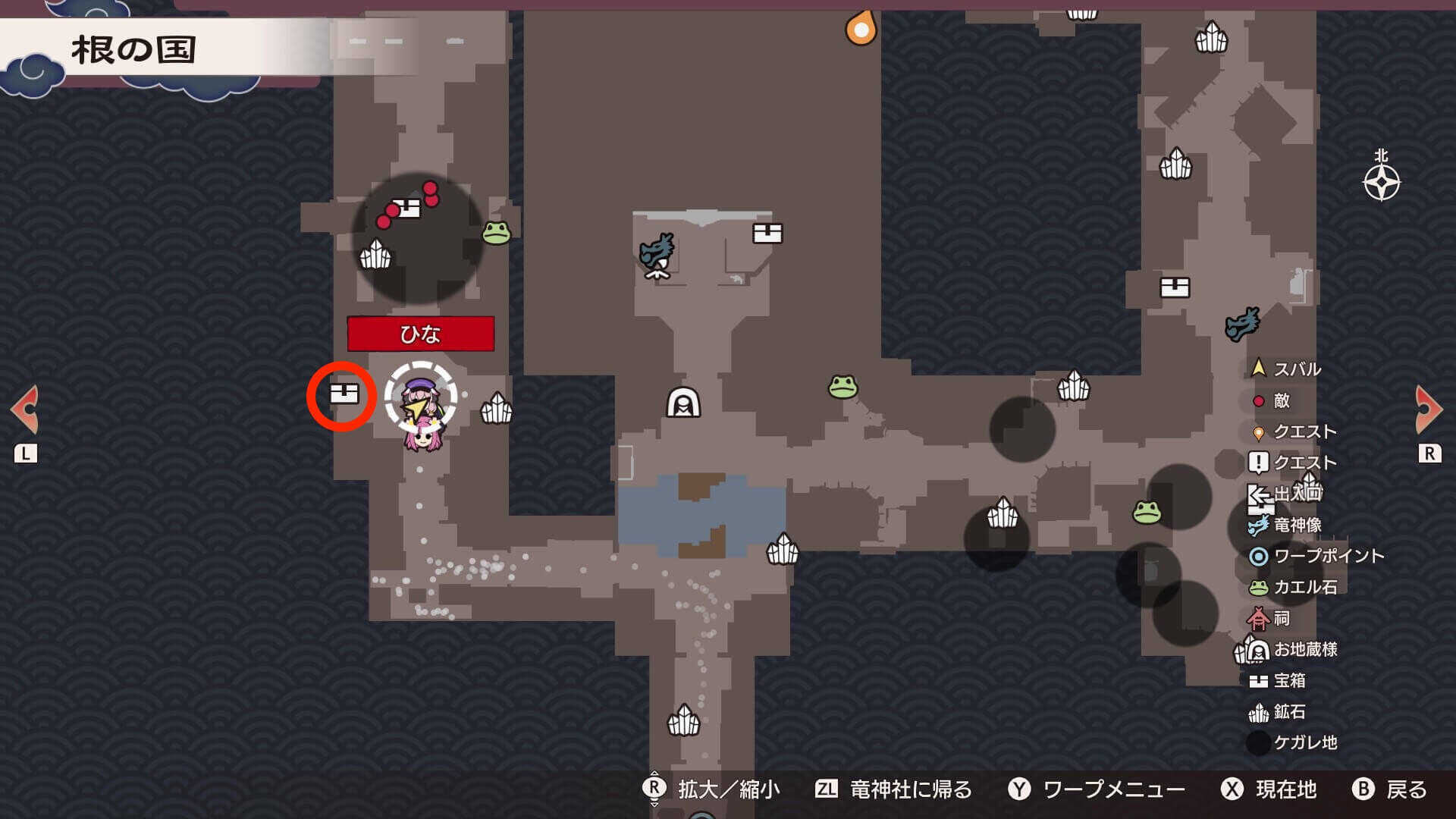This screenshot has height=819, width=1456.
Task: Click the orange quest pin at the top
Action: (x=861, y=27)
